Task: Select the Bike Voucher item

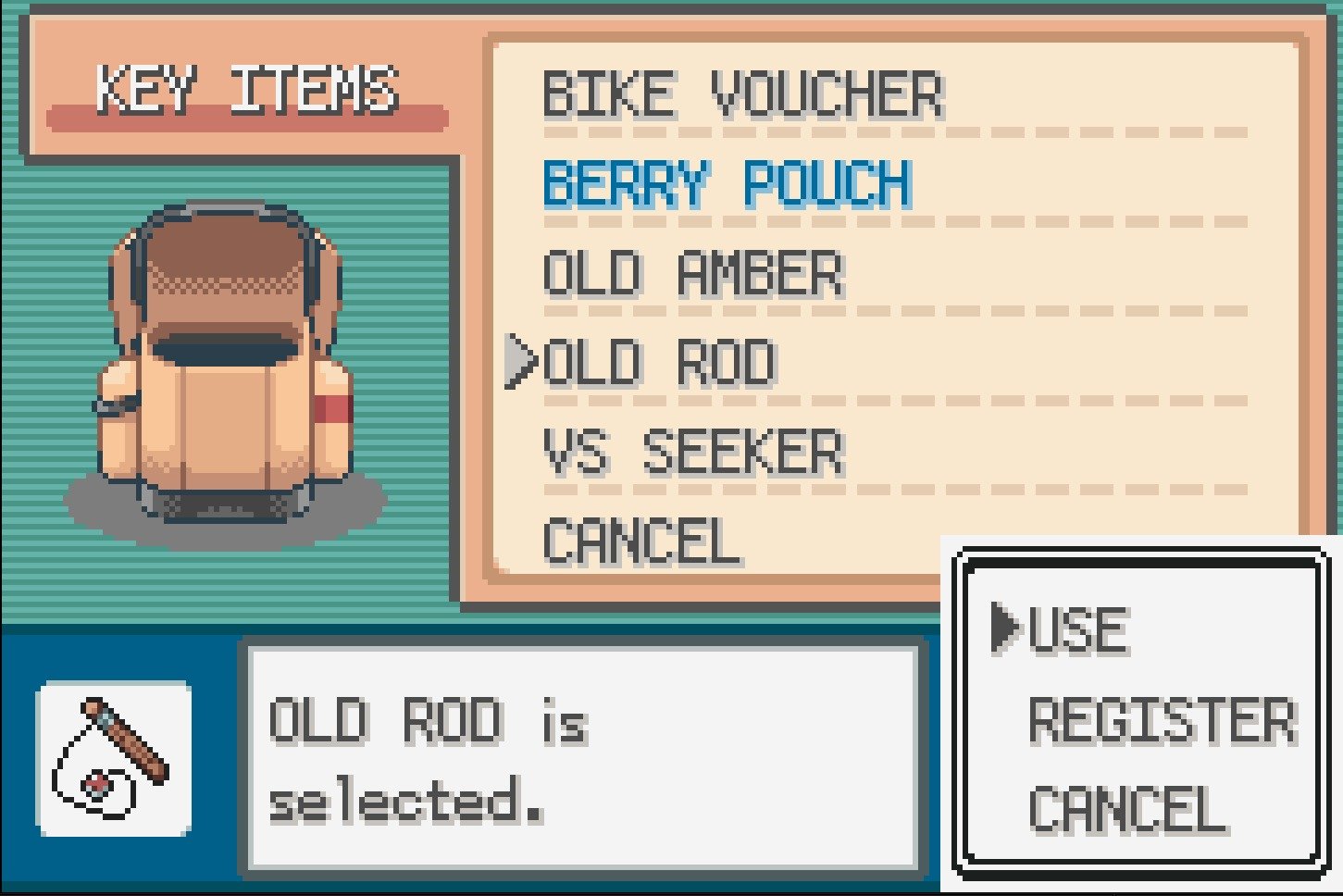Action: [742, 94]
